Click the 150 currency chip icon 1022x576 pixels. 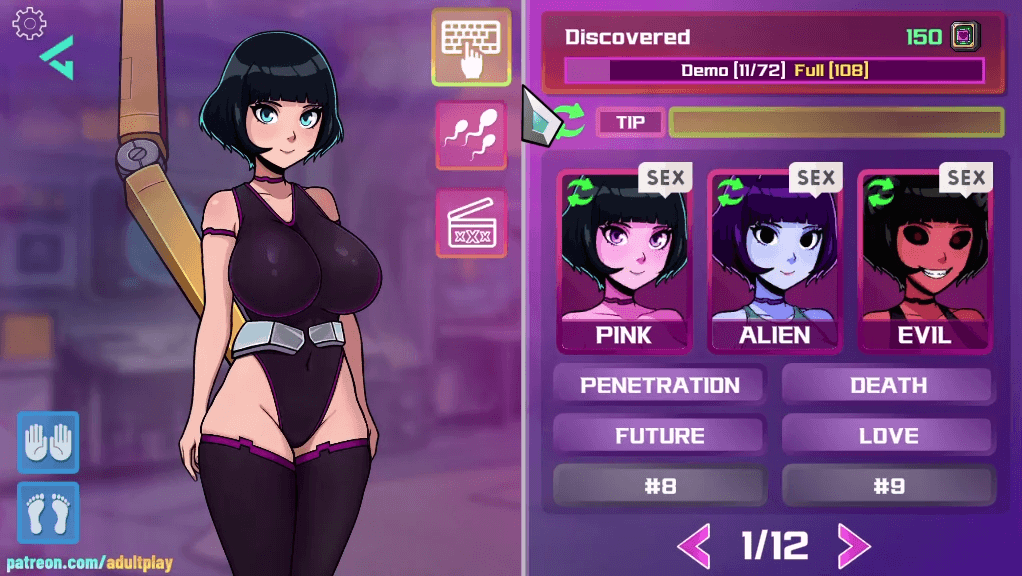click(x=964, y=37)
